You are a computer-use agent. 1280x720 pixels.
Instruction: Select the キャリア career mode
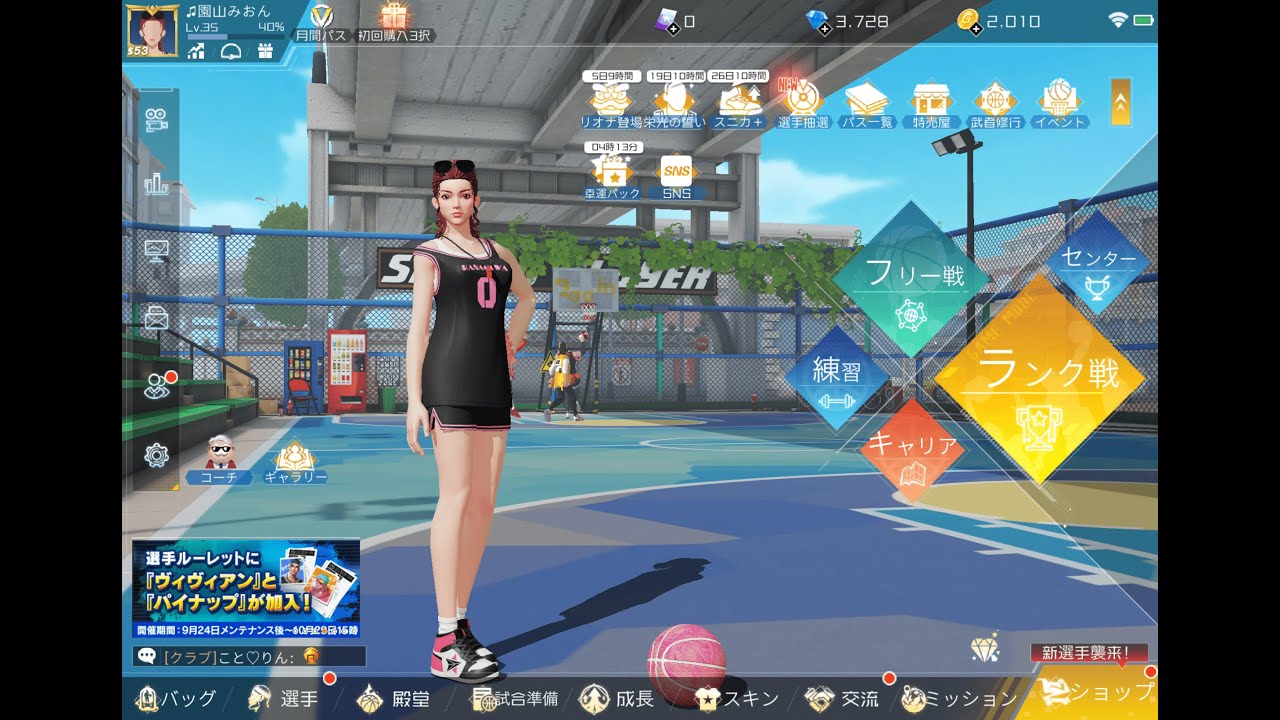tap(911, 451)
